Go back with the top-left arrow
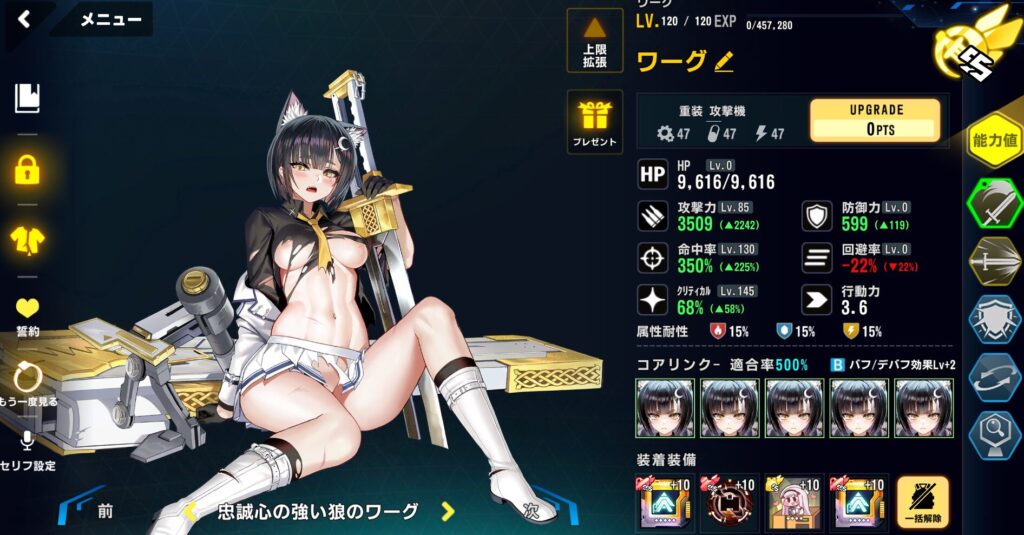Viewport: 1024px width, 535px height. 25,18
